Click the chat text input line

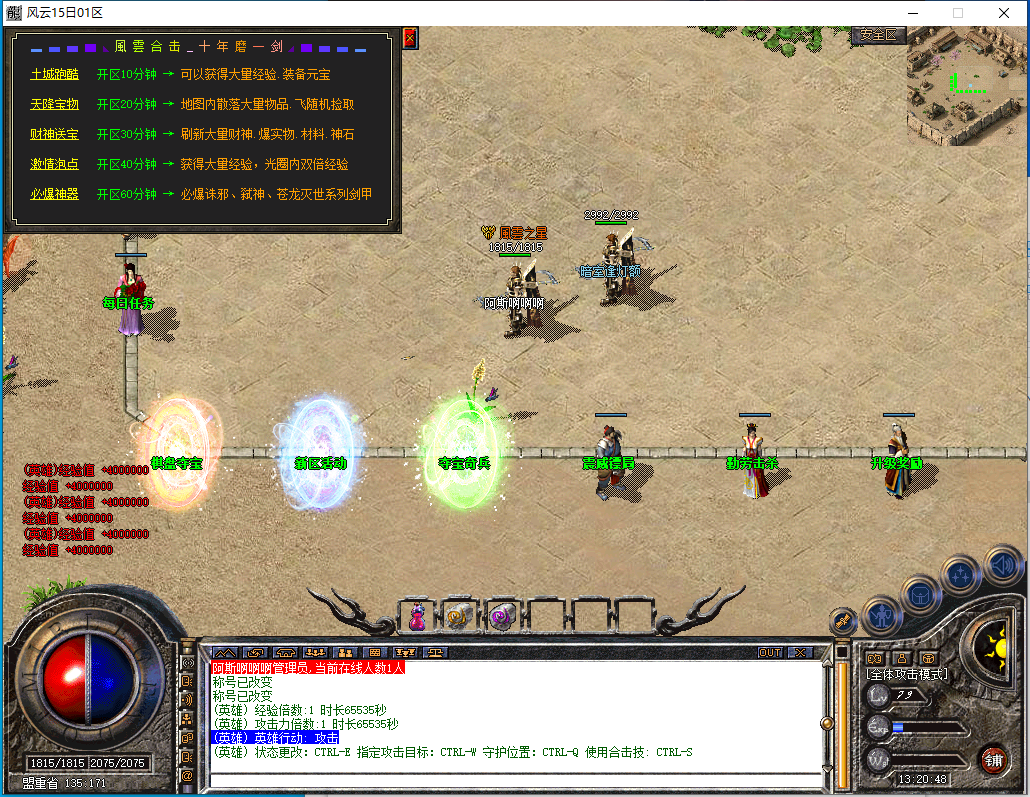[510, 780]
